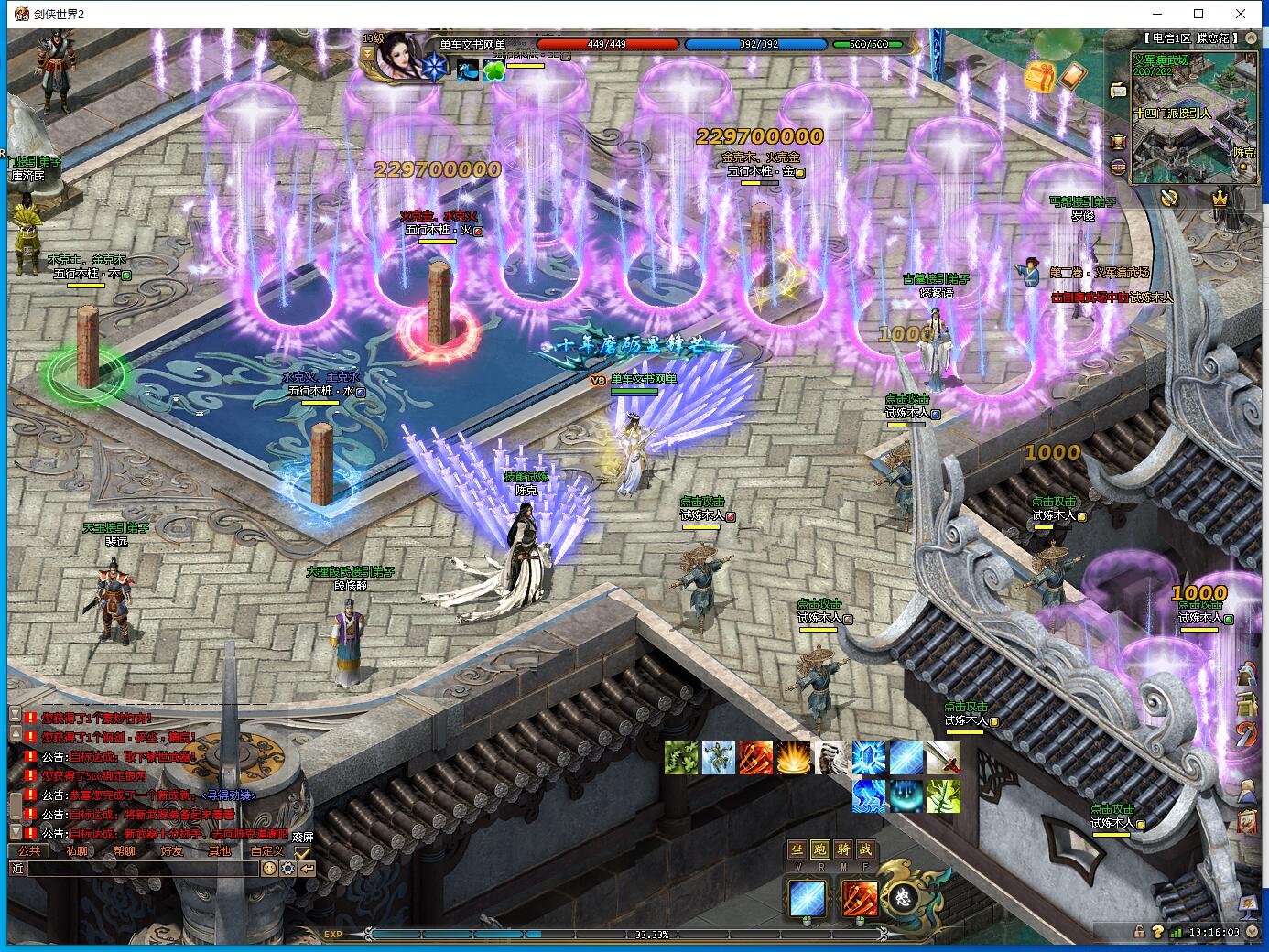Open the 自定义 custom chat tab
1269x952 pixels.
point(267,851)
